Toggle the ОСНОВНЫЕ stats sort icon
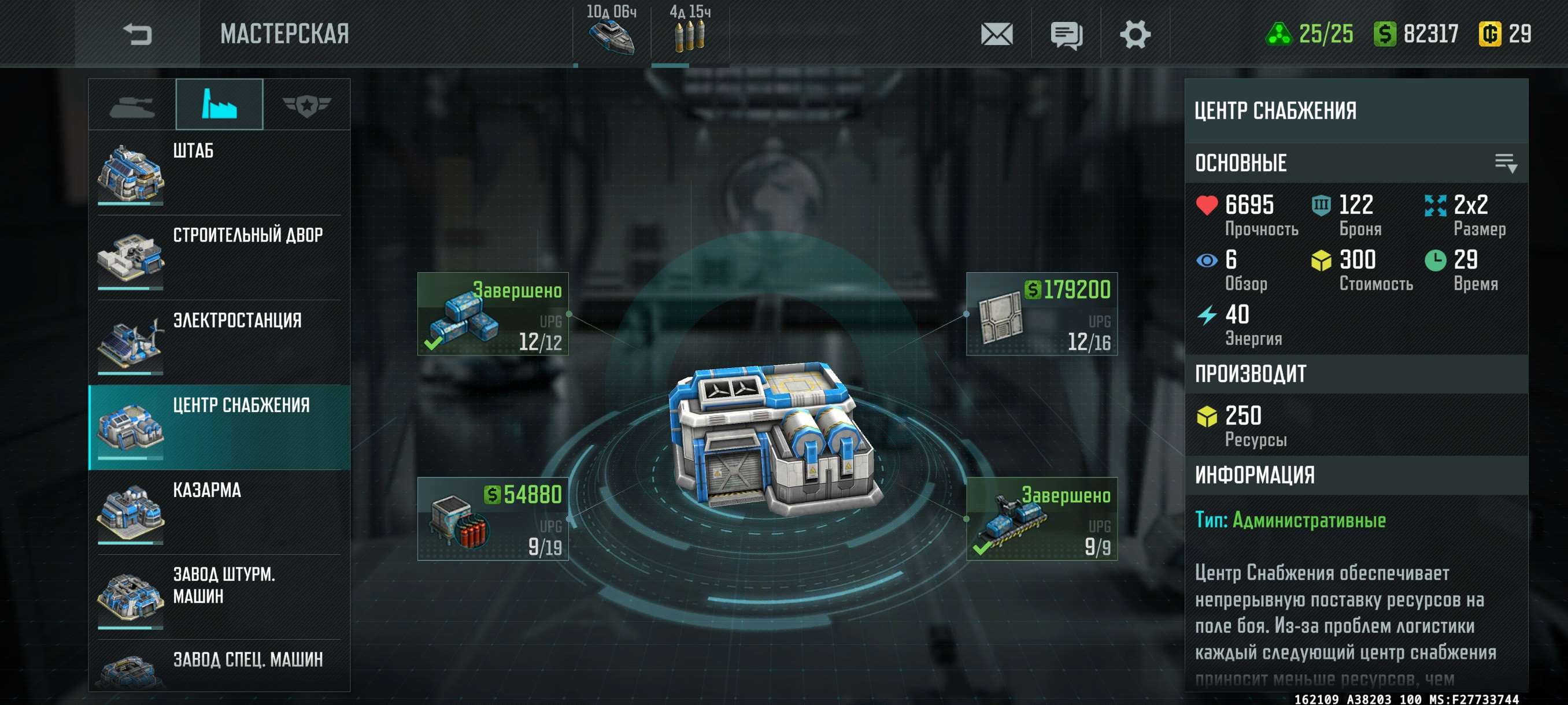 pyautogui.click(x=1506, y=163)
